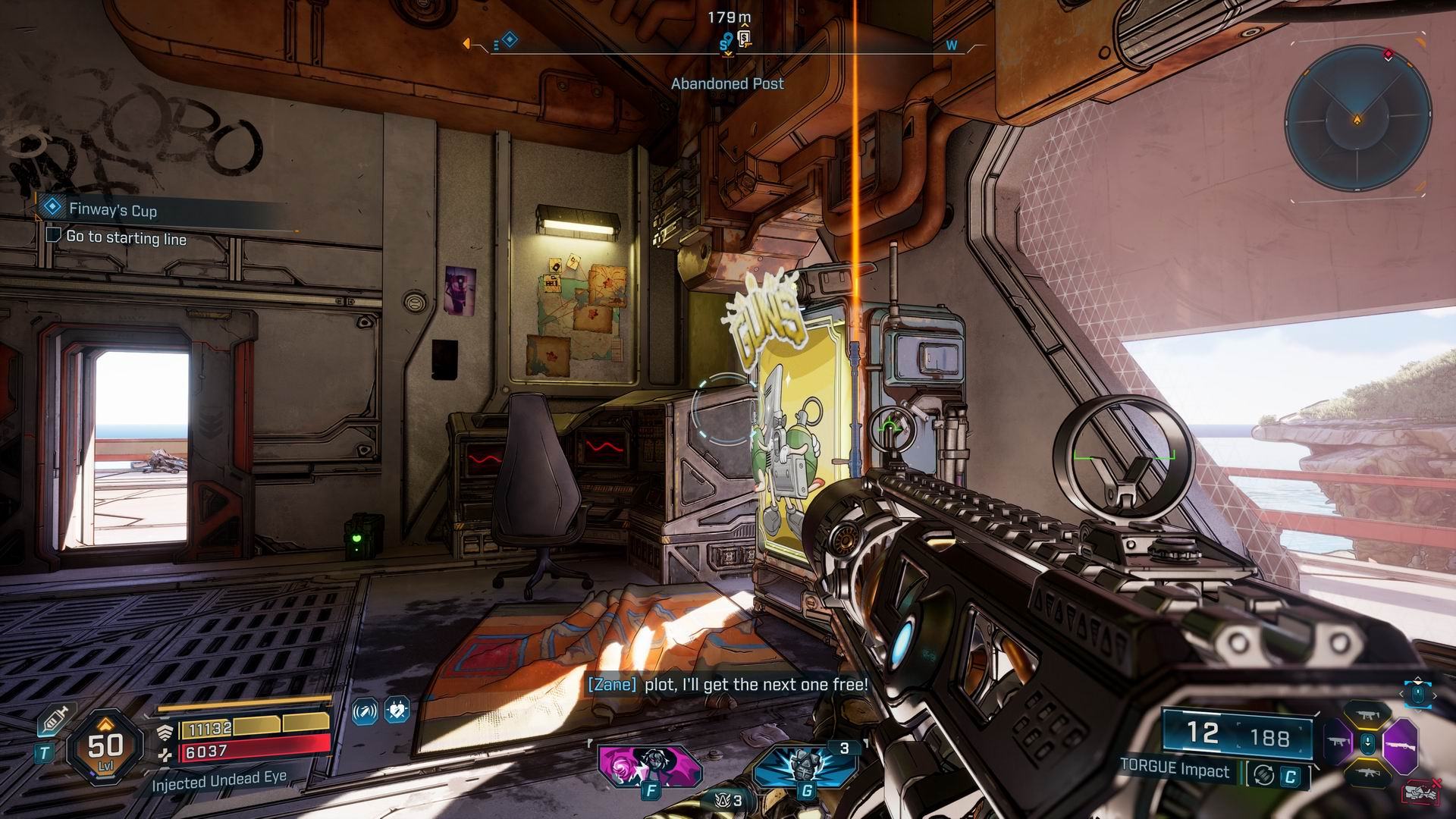Toggle the TORGUE Impact firing mode icon

click(x=1263, y=775)
